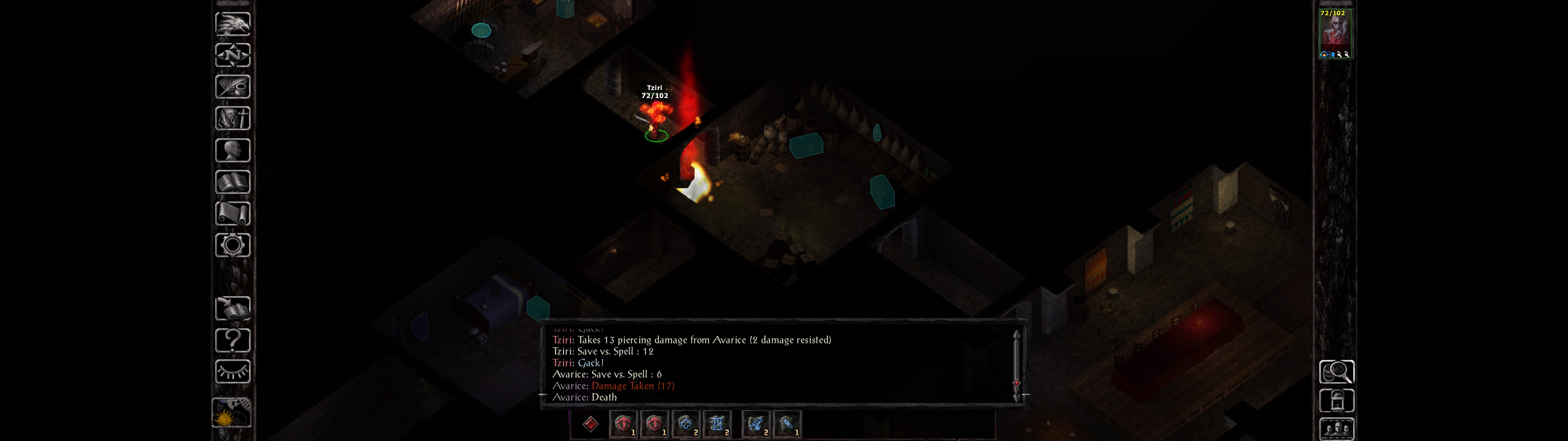Viewport: 1568px width, 441px height.
Task: Click the red gem on the action bar
Action: 590,424
